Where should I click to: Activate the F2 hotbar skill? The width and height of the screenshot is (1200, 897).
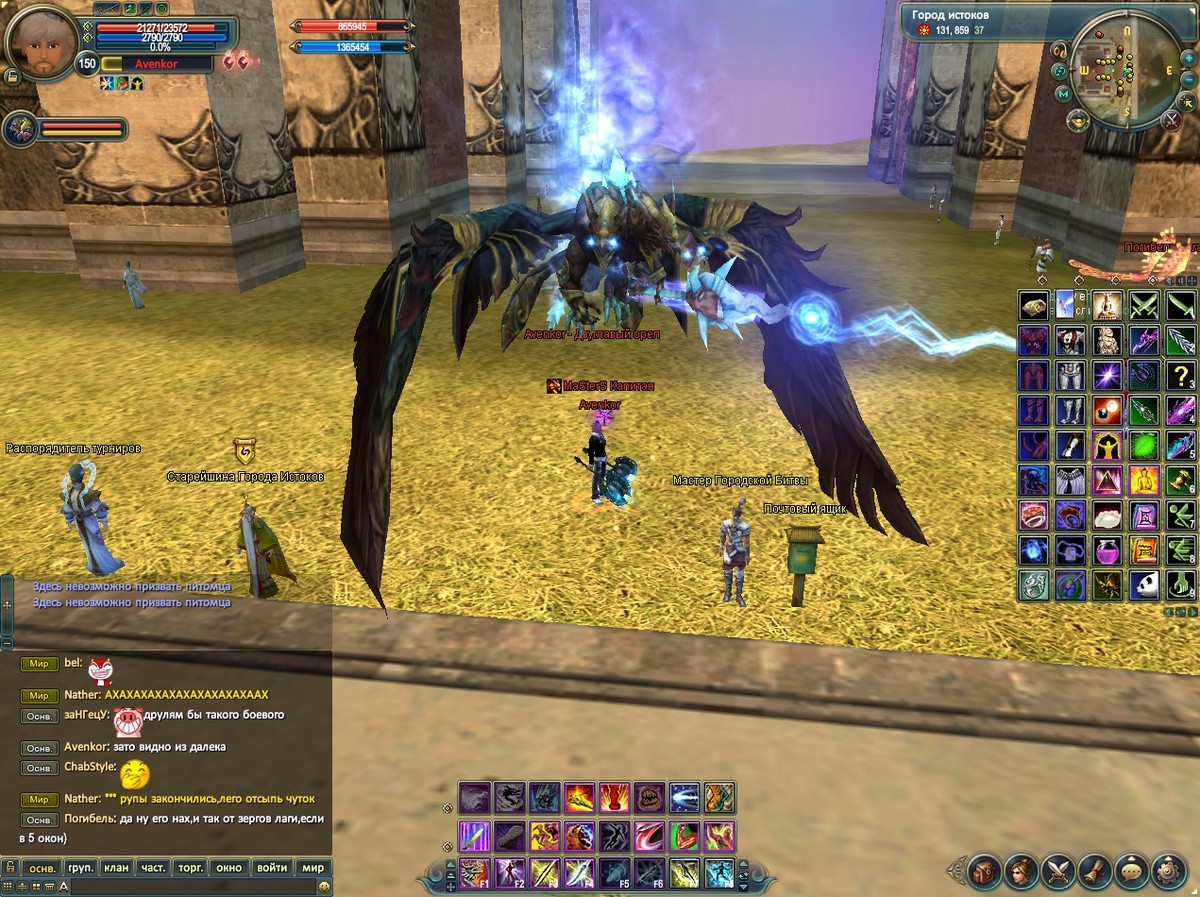(x=510, y=873)
